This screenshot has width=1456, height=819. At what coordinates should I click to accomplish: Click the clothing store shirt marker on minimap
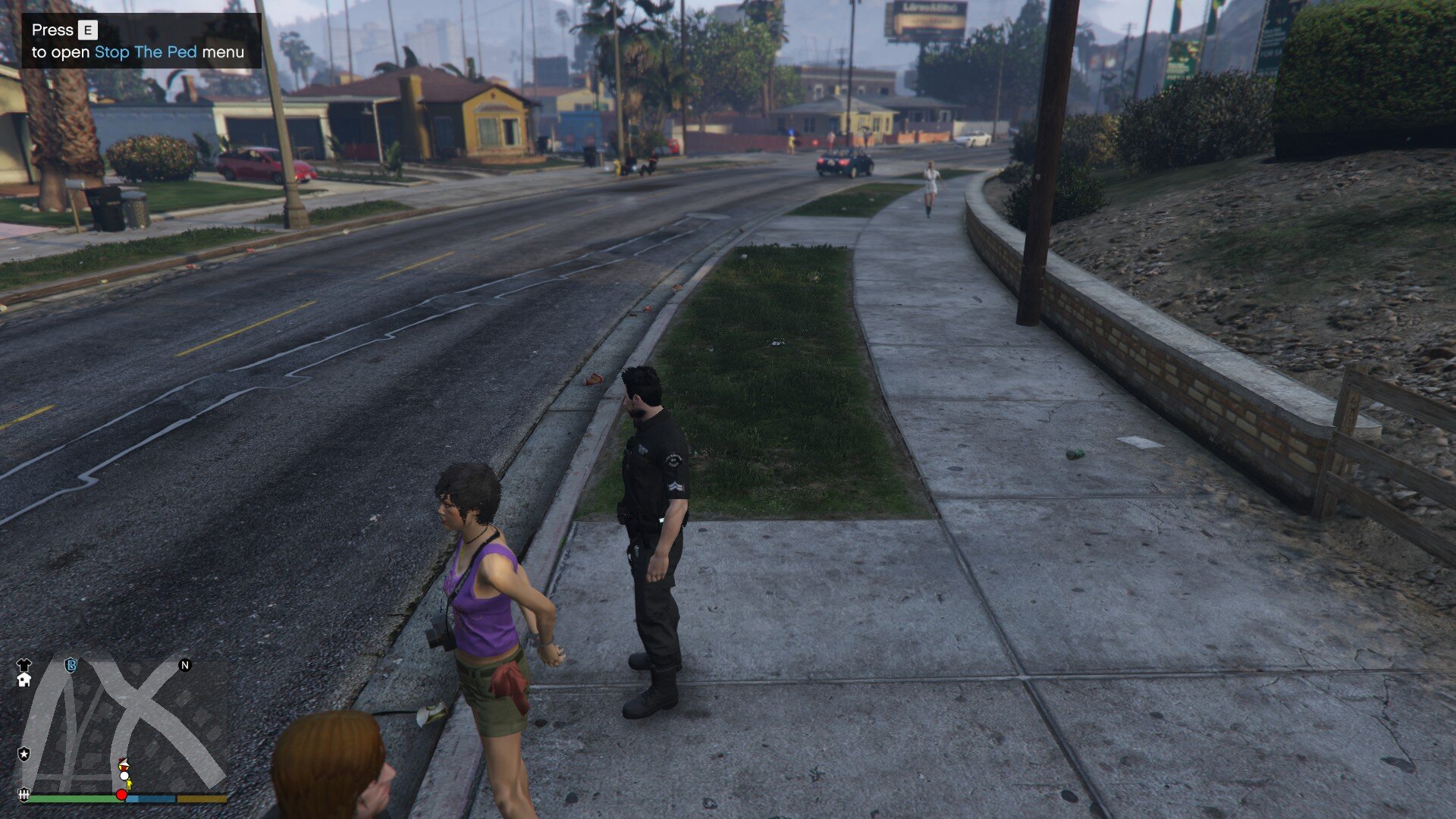click(24, 664)
